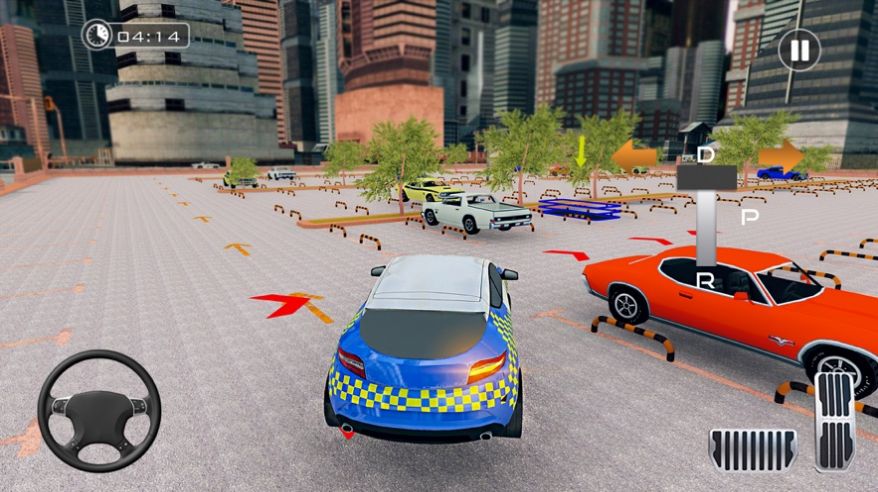Hit the tall accelerator pedal
878x492 pixels.
(x=835, y=421)
